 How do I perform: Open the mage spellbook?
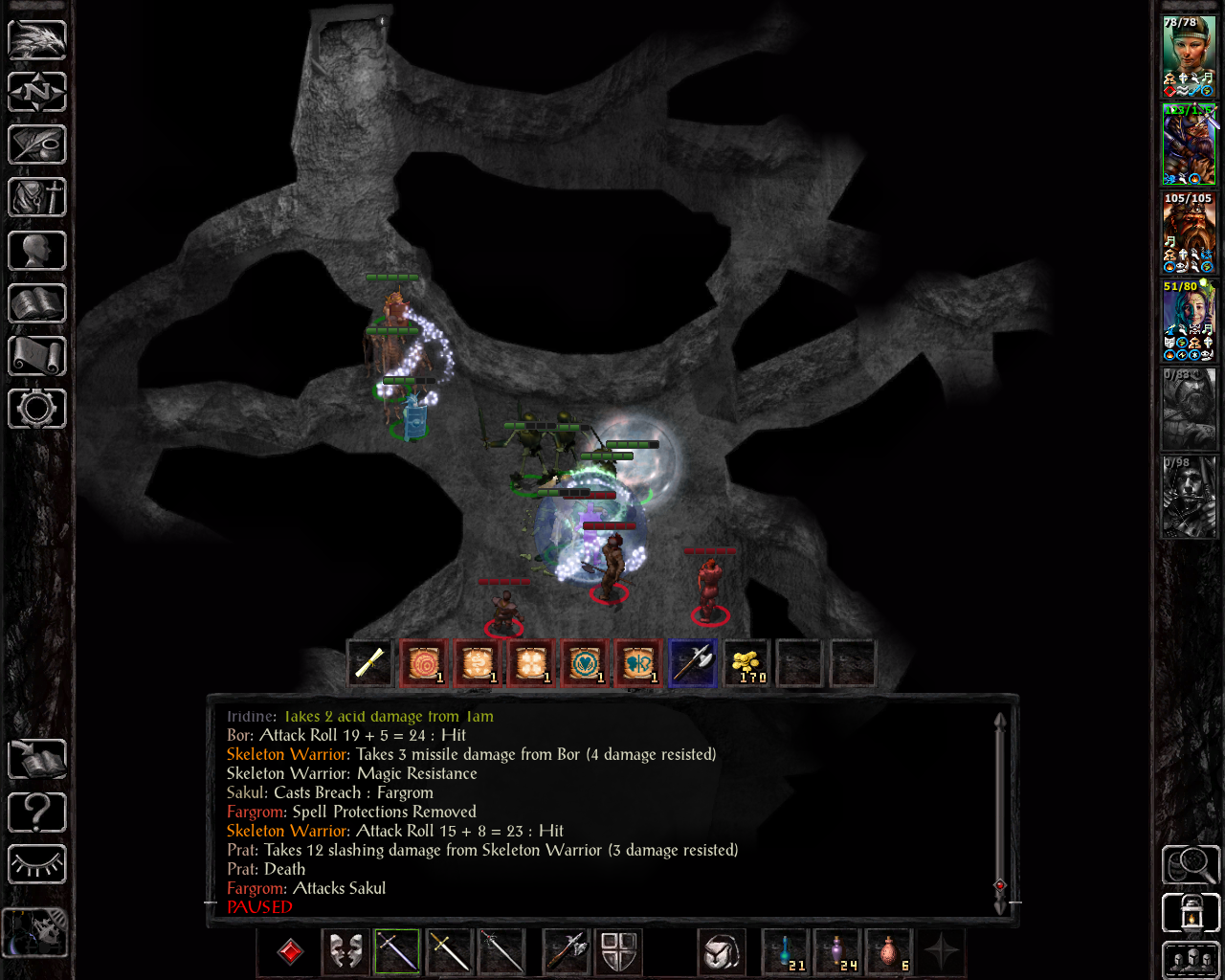[37, 303]
